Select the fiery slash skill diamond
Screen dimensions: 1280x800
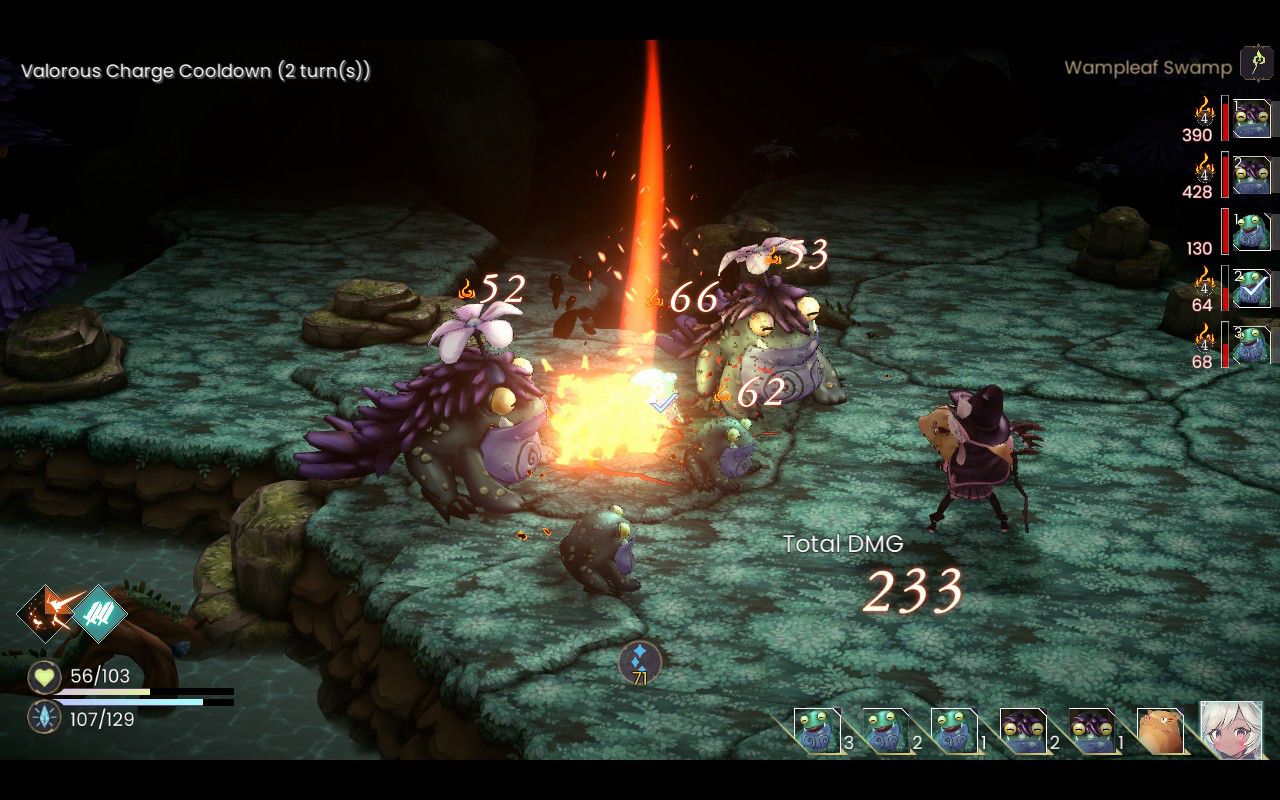pyautogui.click(x=45, y=611)
